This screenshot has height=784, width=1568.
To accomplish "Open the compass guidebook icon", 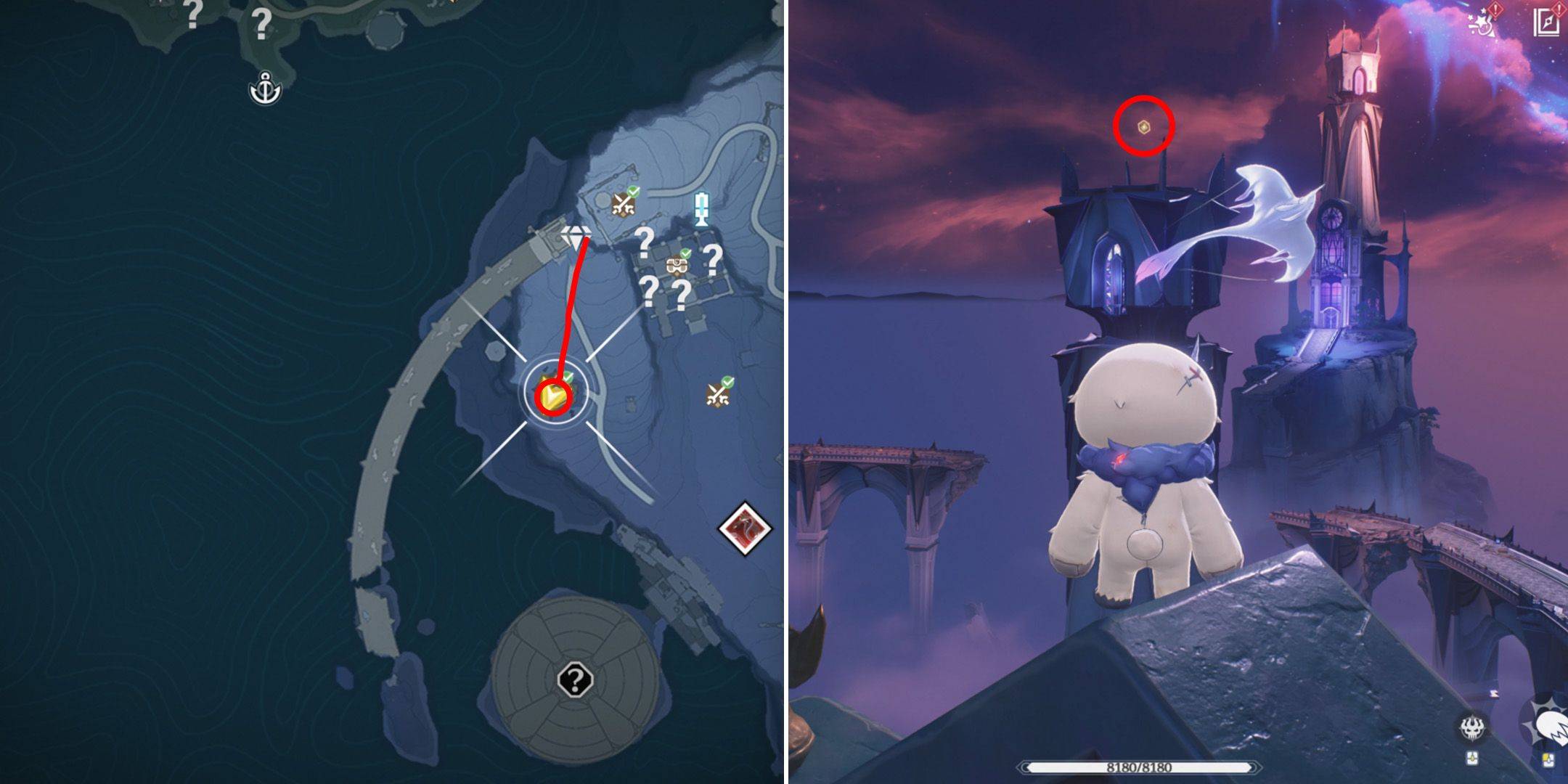I will coord(1548,20).
